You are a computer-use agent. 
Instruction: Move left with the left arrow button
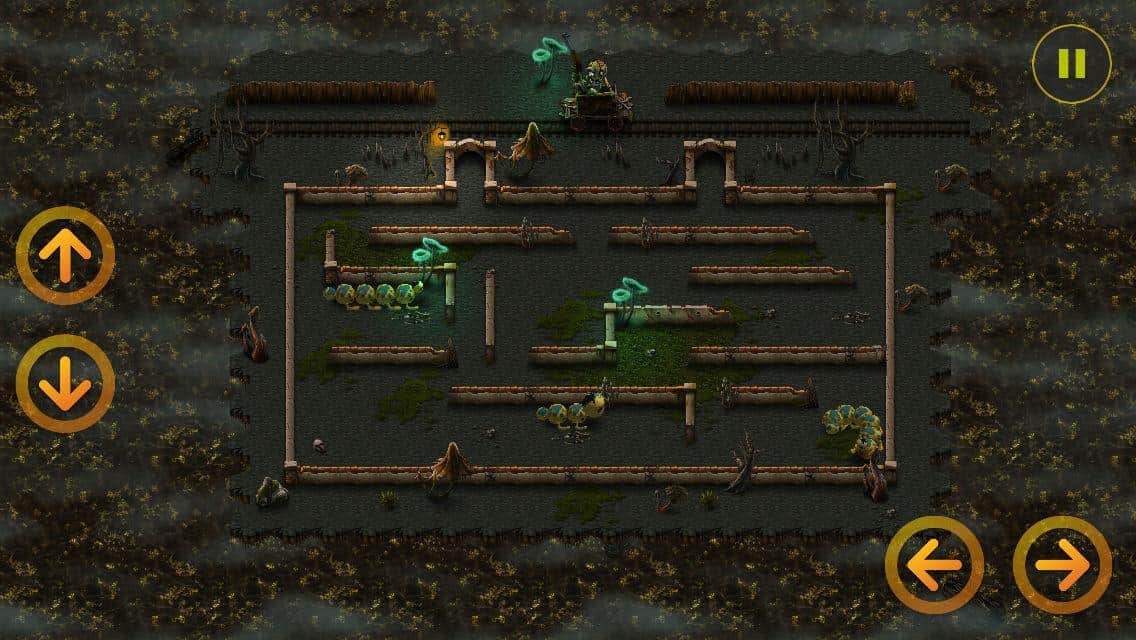pos(934,565)
